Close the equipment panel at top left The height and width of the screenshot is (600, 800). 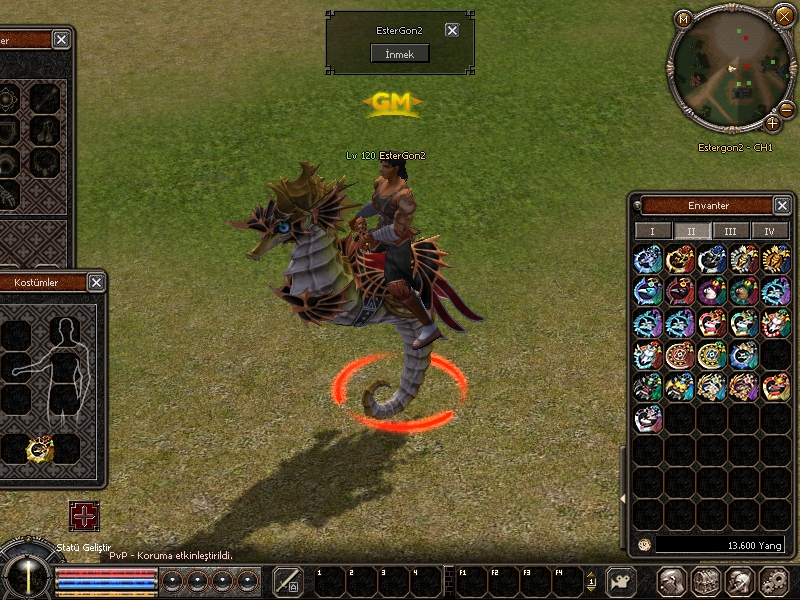click(x=61, y=39)
